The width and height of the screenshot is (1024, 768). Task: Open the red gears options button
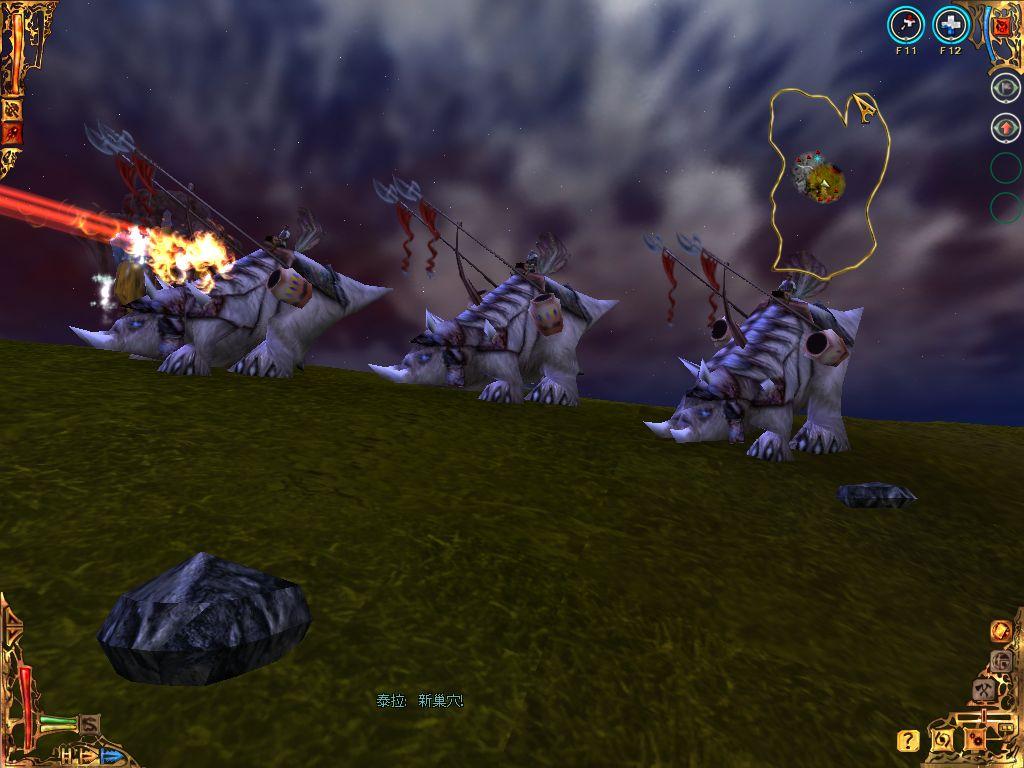974,740
